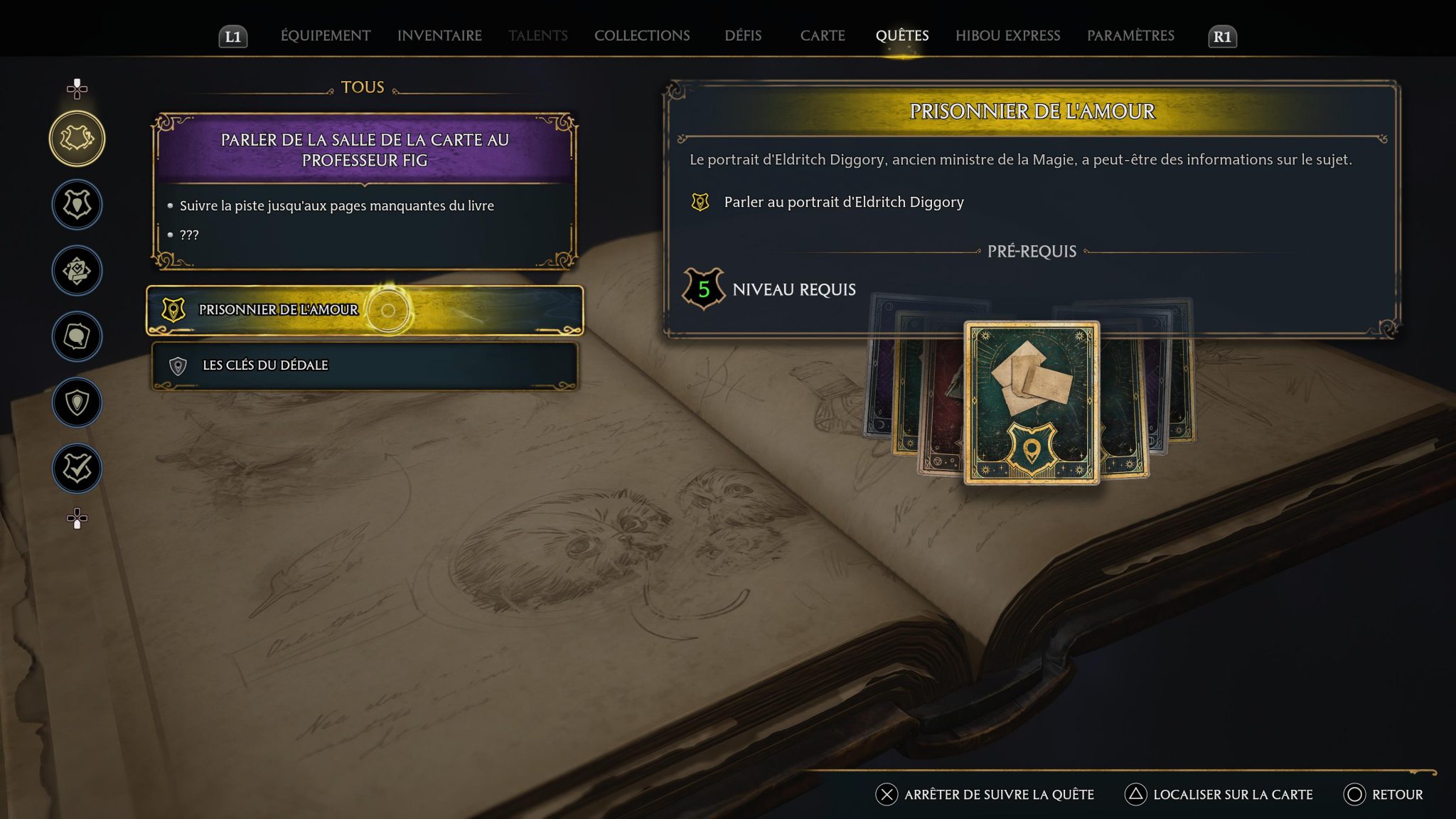Show completed quests via checkmark shield icon

click(x=77, y=467)
